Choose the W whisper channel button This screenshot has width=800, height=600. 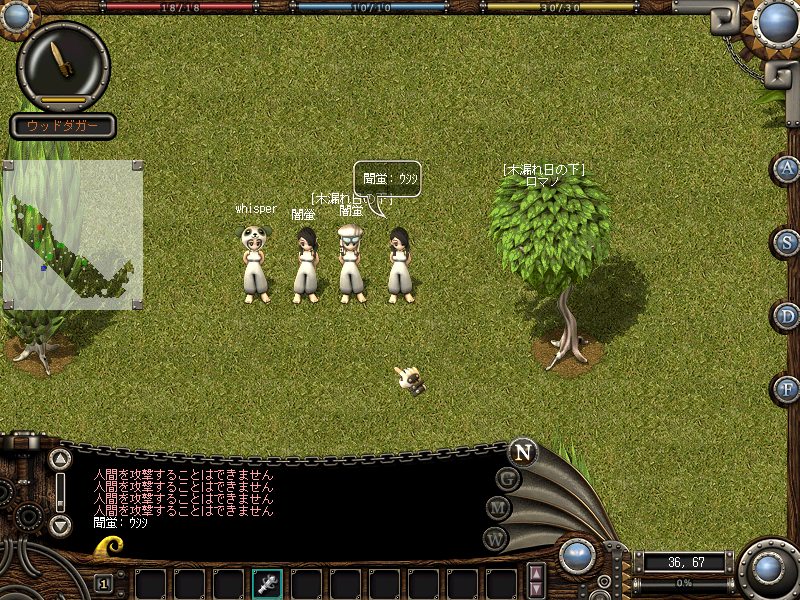click(x=496, y=538)
